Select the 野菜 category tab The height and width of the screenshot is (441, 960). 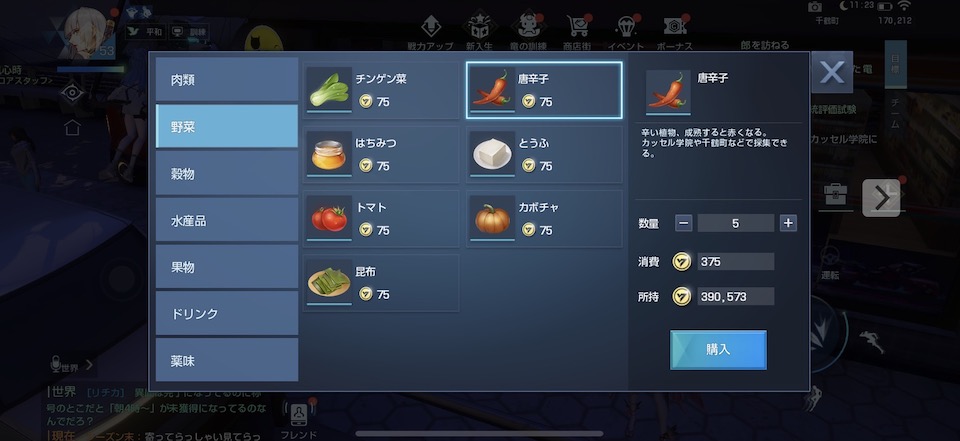coord(227,127)
